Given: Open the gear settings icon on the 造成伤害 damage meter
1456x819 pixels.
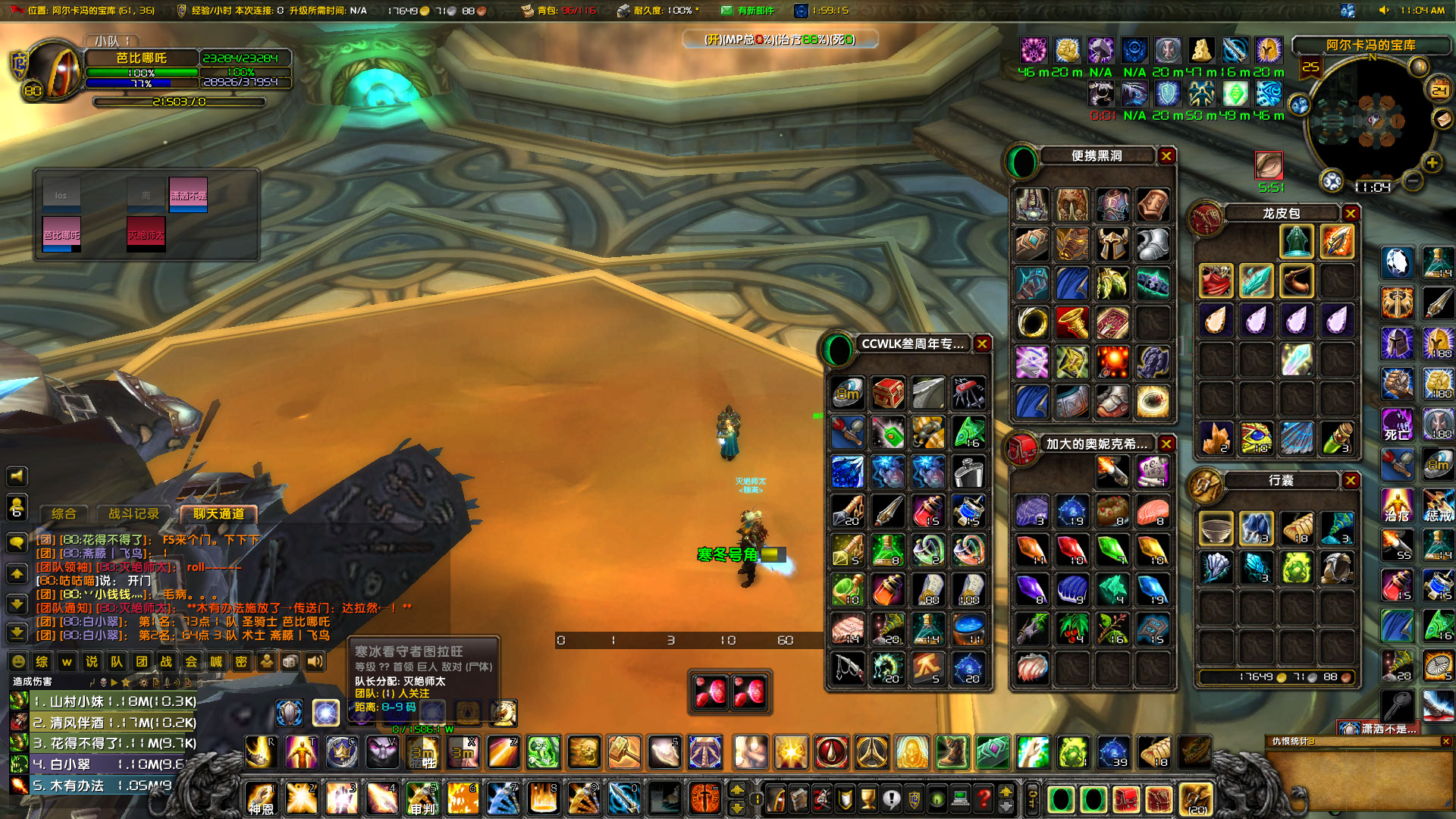Looking at the screenshot, I should click(143, 683).
